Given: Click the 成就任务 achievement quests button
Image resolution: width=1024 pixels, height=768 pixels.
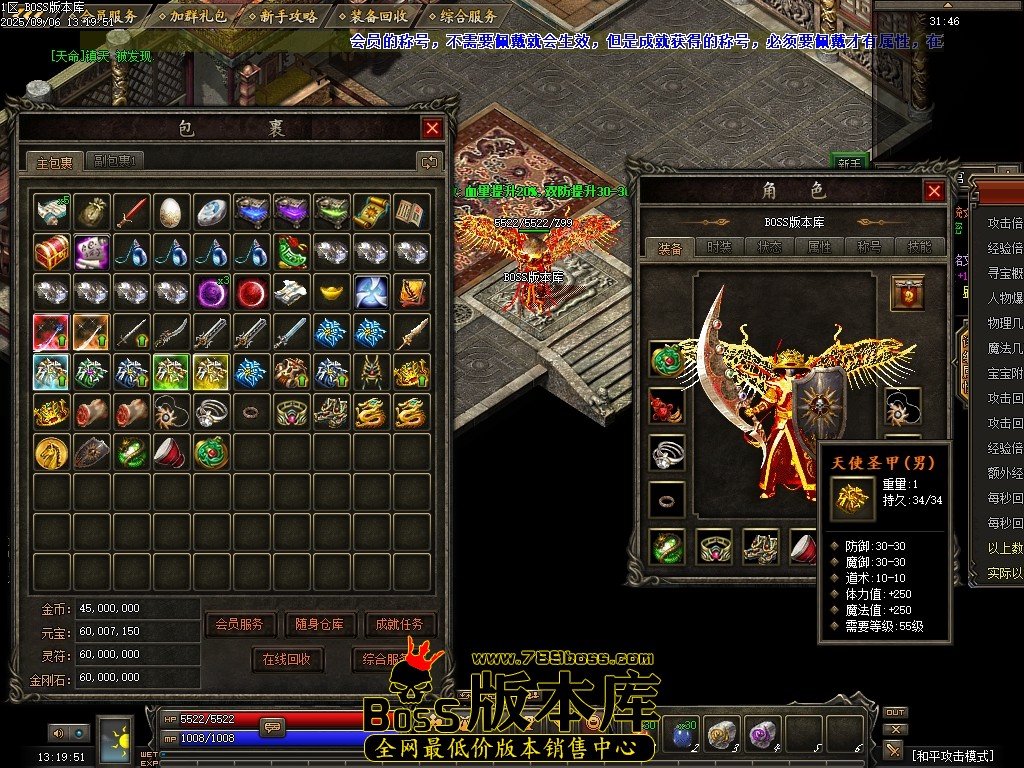Looking at the screenshot, I should (x=400, y=624).
